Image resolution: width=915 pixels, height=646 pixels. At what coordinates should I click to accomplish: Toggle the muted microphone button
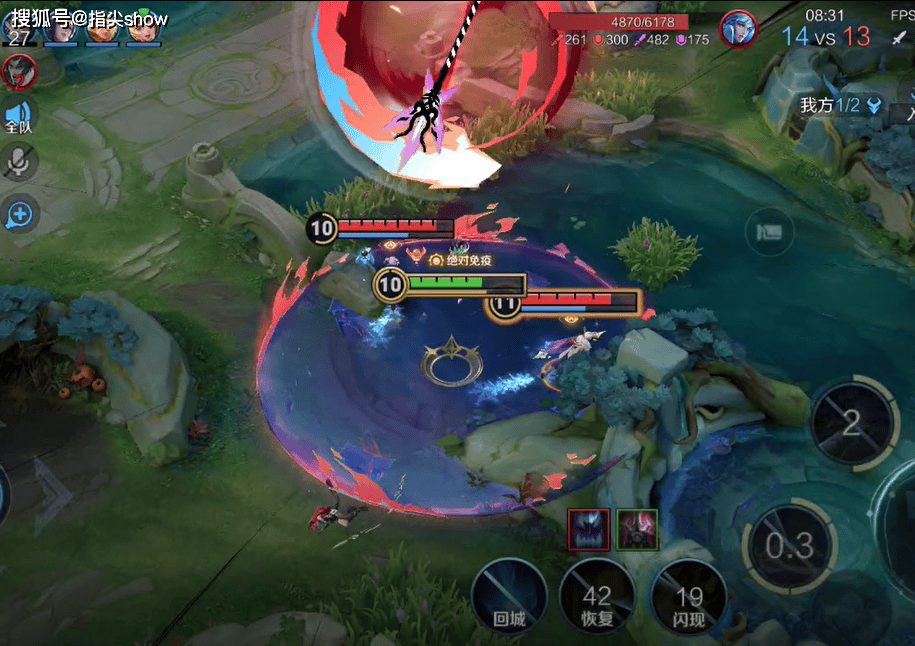pyautogui.click(x=18, y=162)
